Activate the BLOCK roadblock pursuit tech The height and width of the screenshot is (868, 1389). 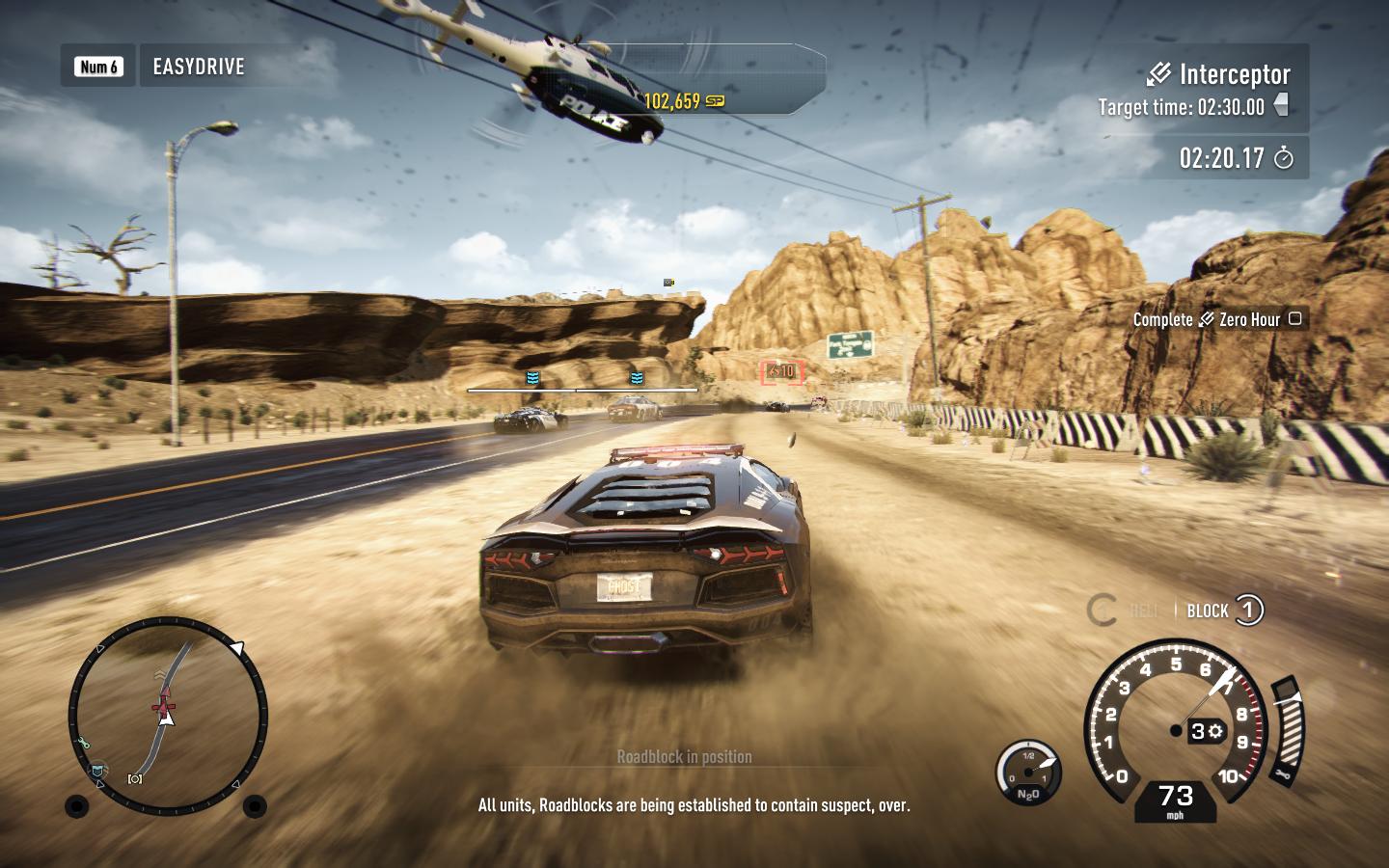1224,610
